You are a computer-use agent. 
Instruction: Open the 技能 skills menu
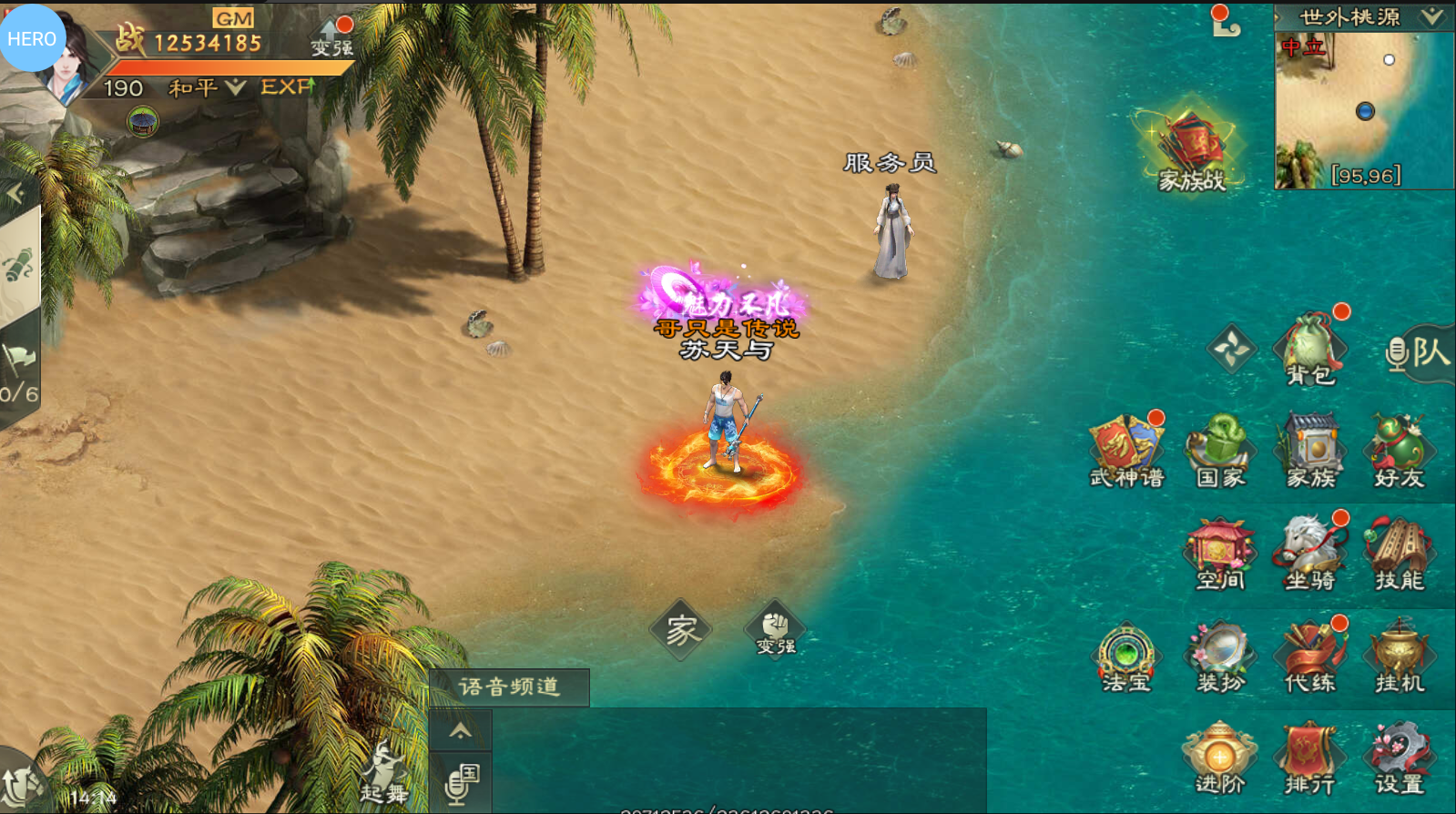(x=1400, y=554)
